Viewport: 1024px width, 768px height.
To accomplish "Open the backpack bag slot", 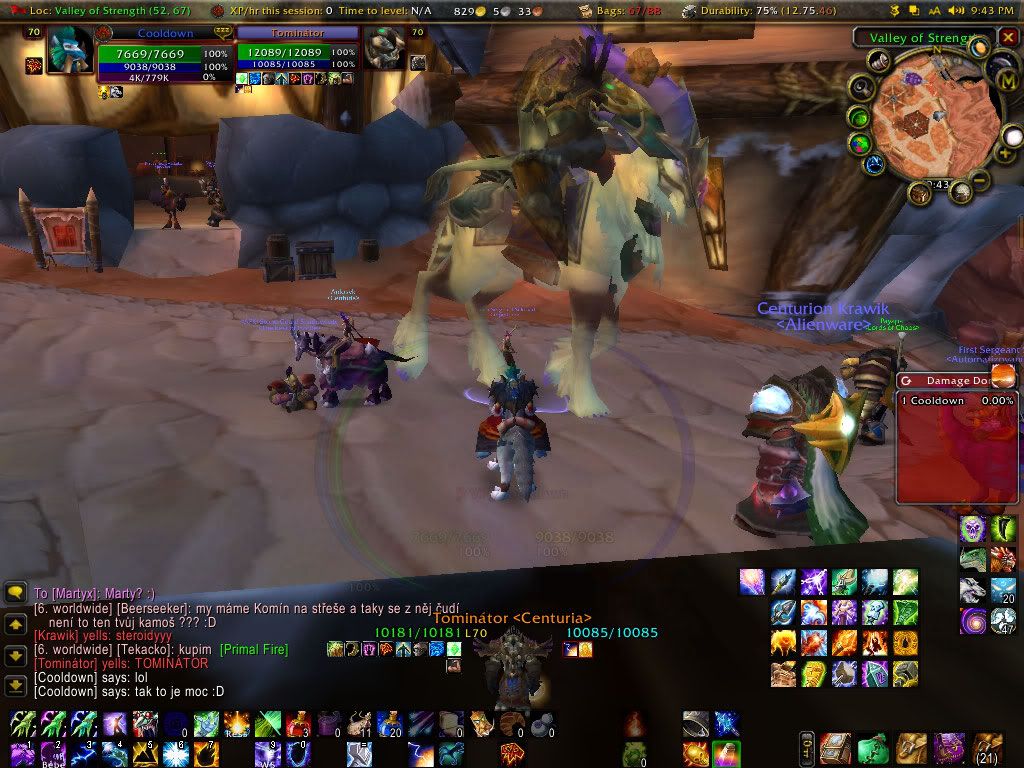I will tap(984, 747).
